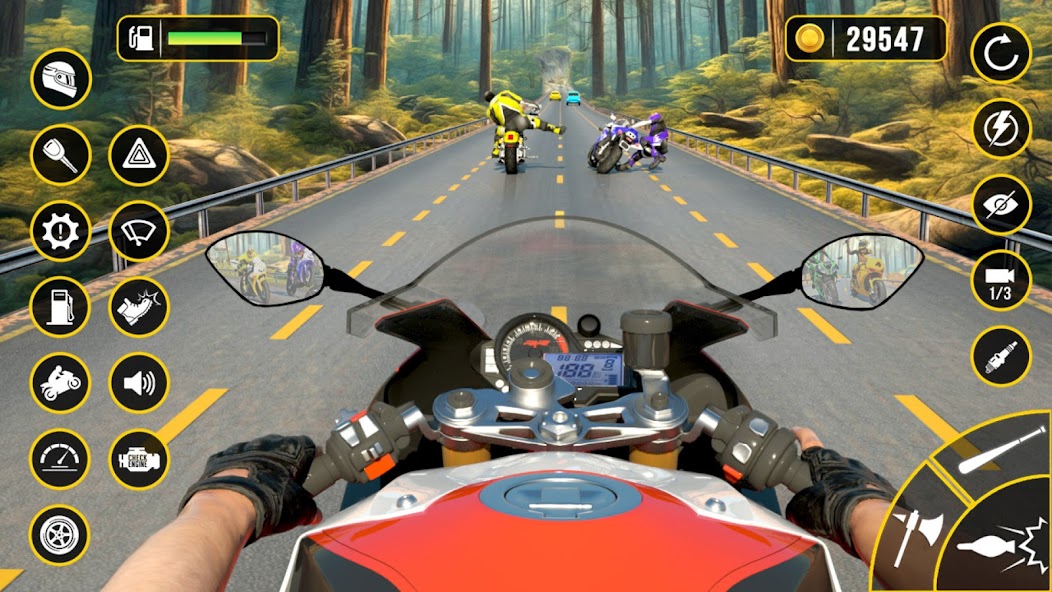Activate the windshield wiper icon
Viewport: 1052px width, 592px height.
(138, 231)
